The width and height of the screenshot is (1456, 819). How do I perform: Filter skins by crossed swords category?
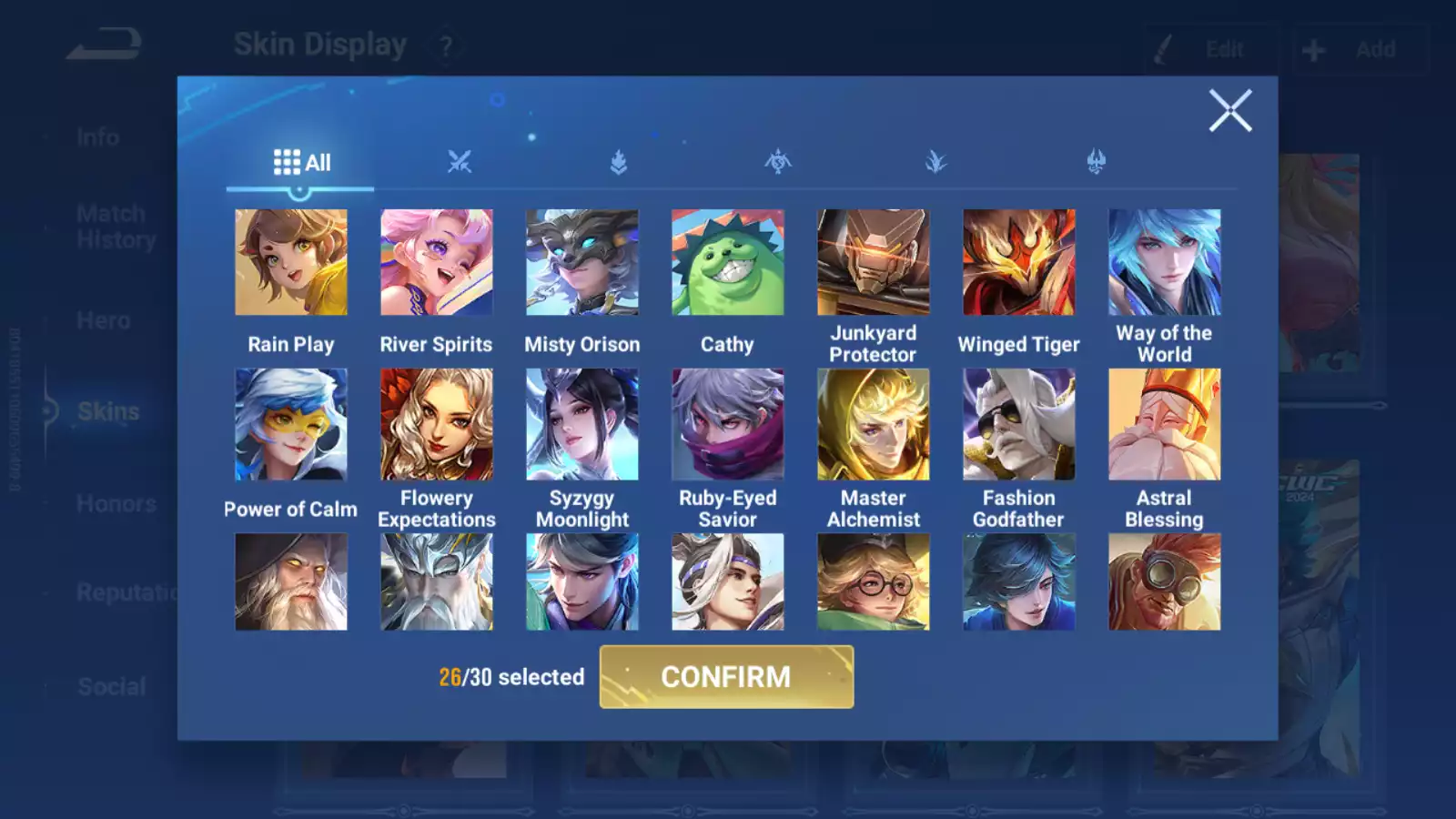click(460, 163)
